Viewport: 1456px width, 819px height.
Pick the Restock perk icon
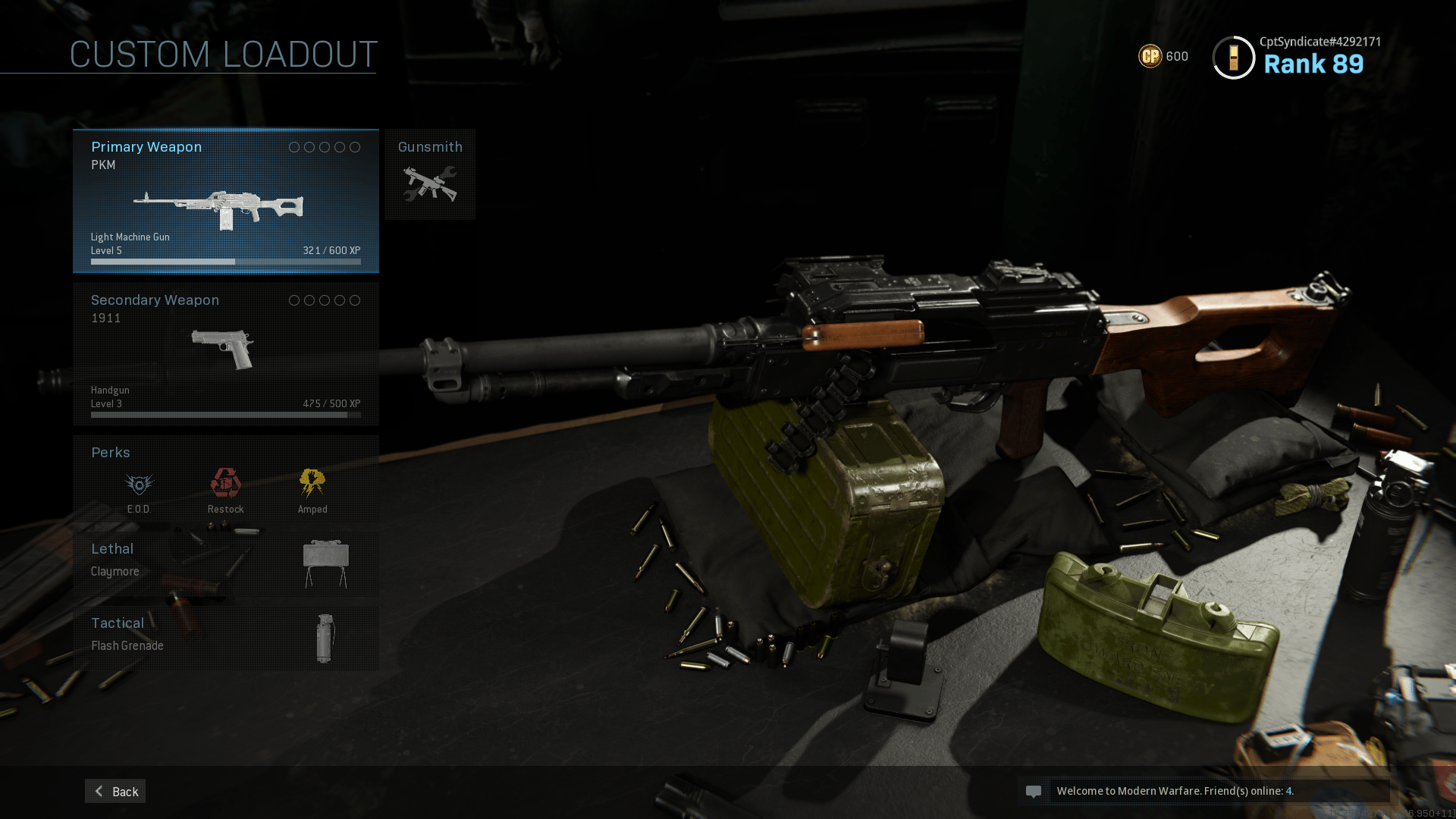225,485
